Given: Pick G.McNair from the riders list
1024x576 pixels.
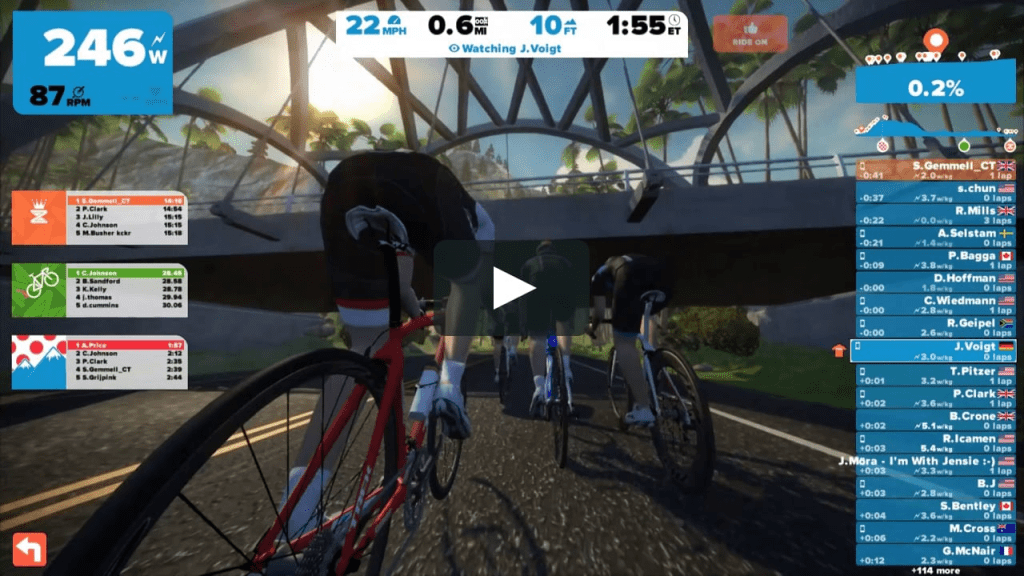Looking at the screenshot, I should 936,555.
